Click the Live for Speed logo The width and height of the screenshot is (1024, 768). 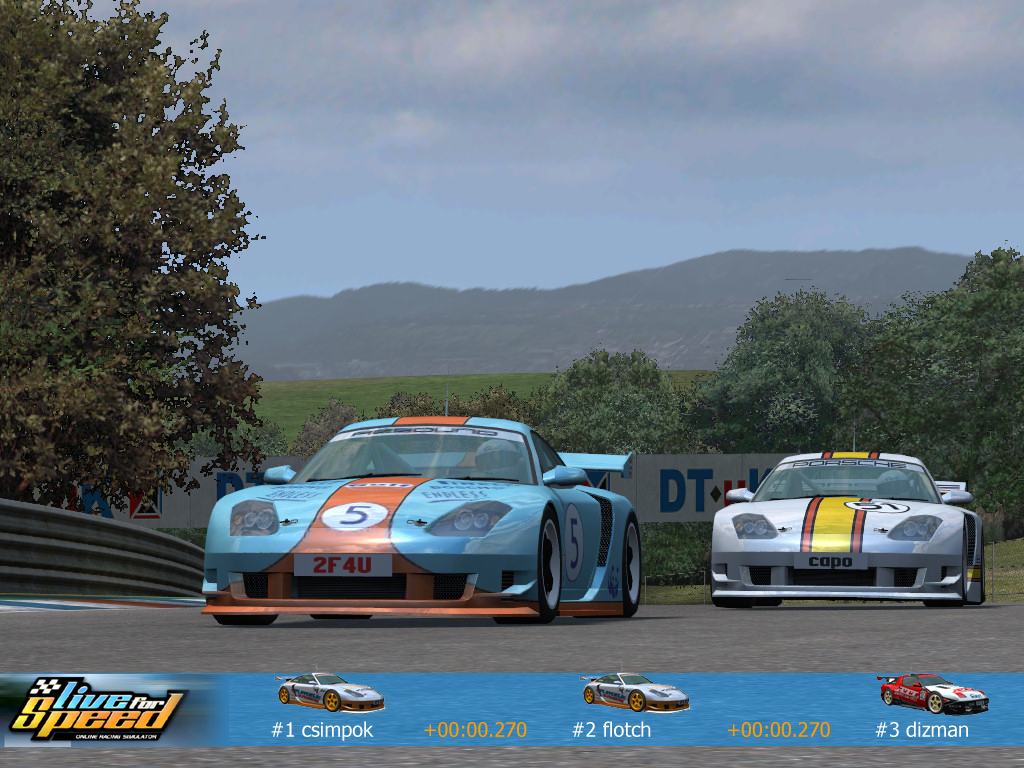(x=97, y=710)
